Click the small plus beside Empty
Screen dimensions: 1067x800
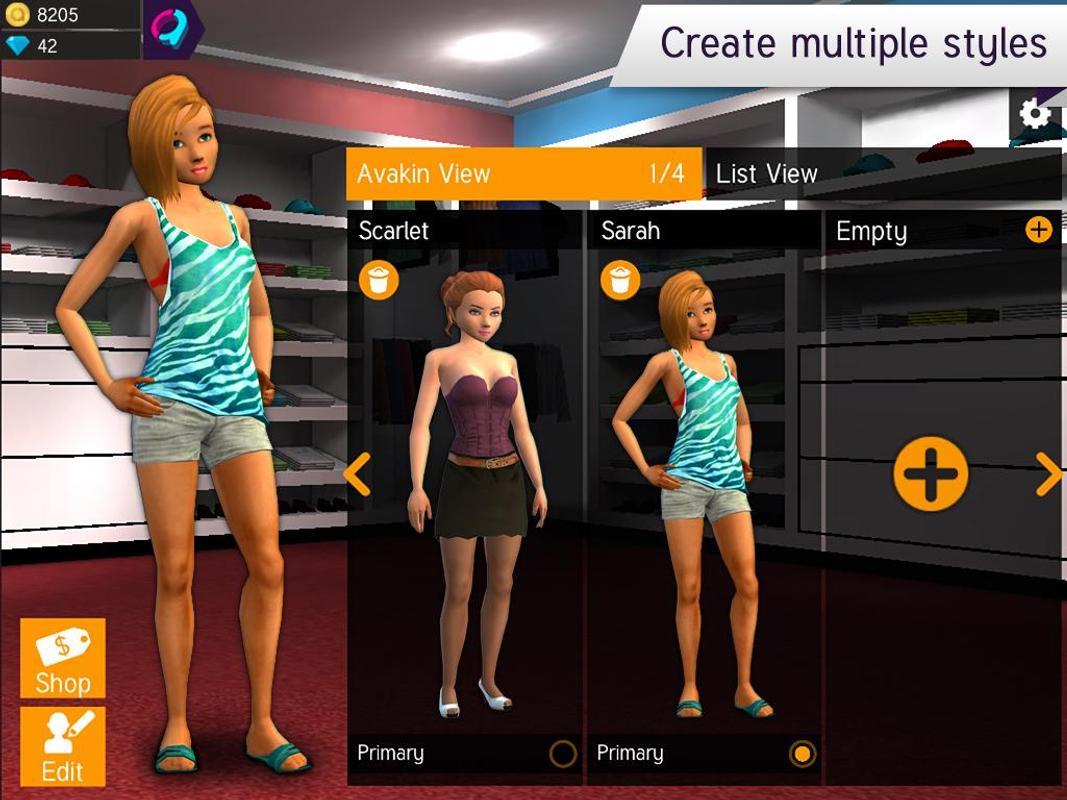point(1039,230)
